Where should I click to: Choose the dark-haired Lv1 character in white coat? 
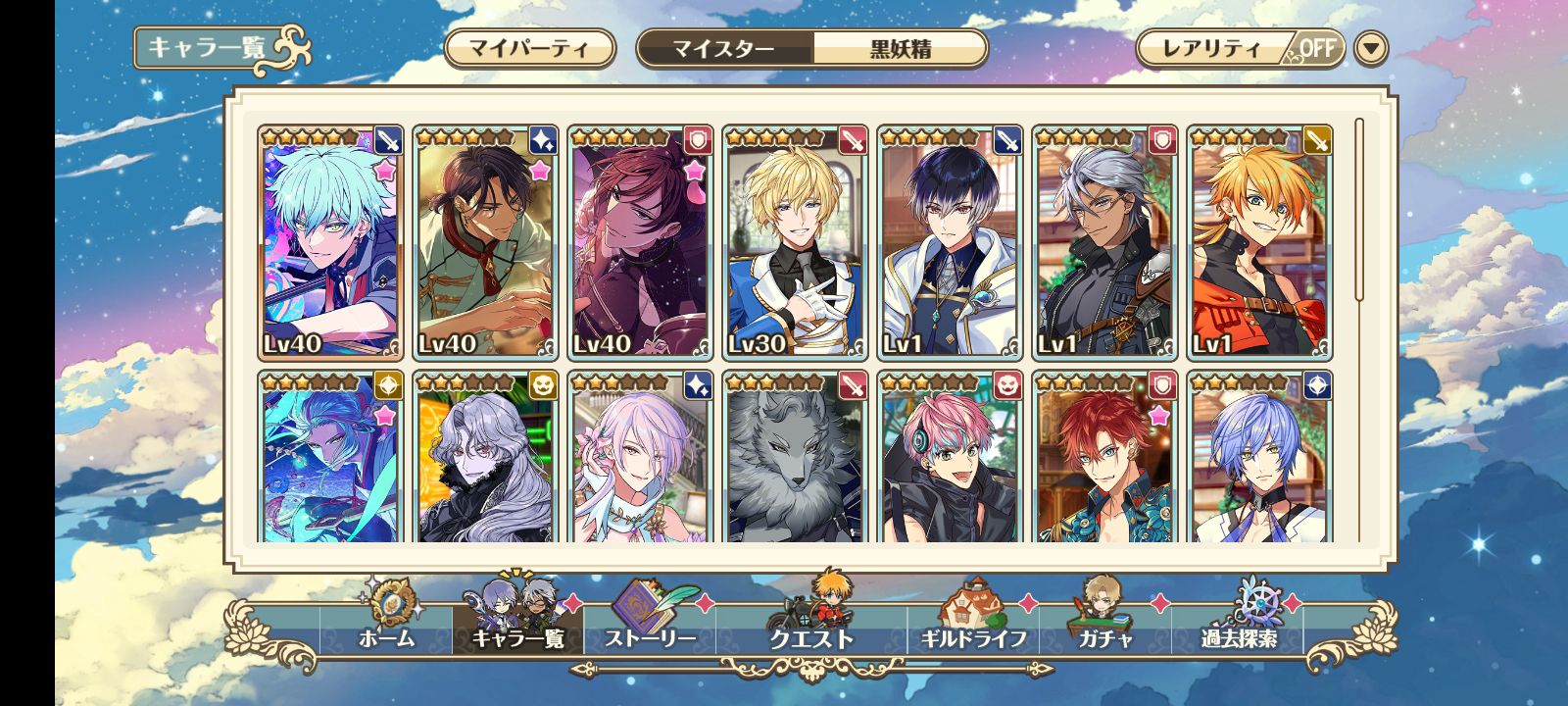point(951,242)
